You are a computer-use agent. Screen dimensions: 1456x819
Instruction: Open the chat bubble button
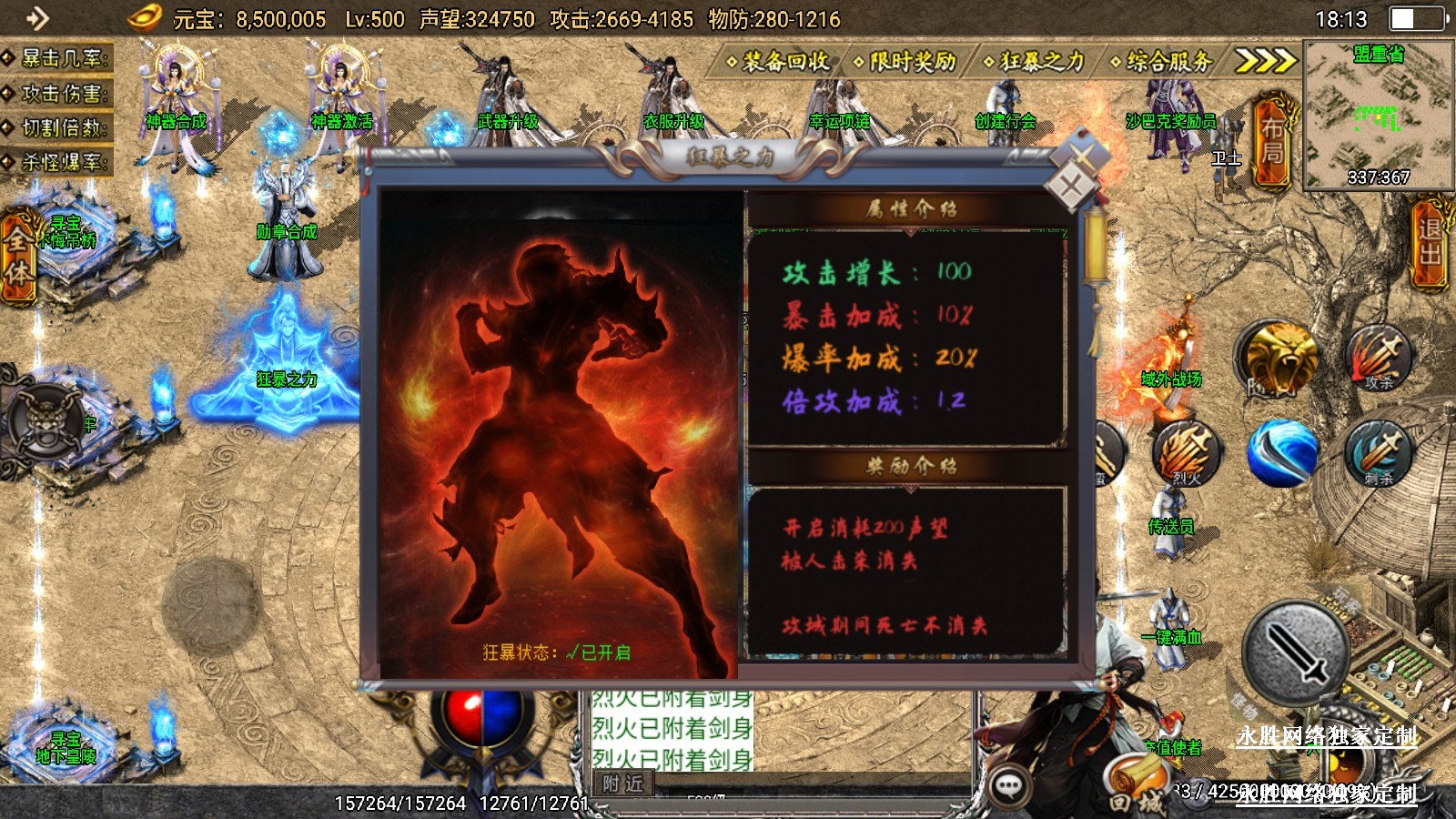pos(1008,786)
